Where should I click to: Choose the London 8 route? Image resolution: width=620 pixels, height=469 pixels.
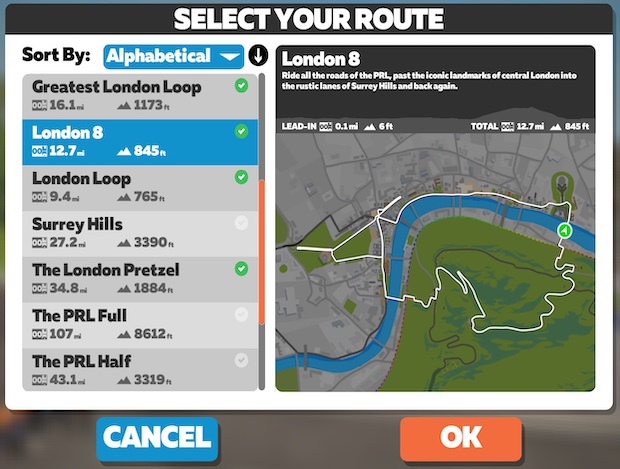tap(140, 141)
